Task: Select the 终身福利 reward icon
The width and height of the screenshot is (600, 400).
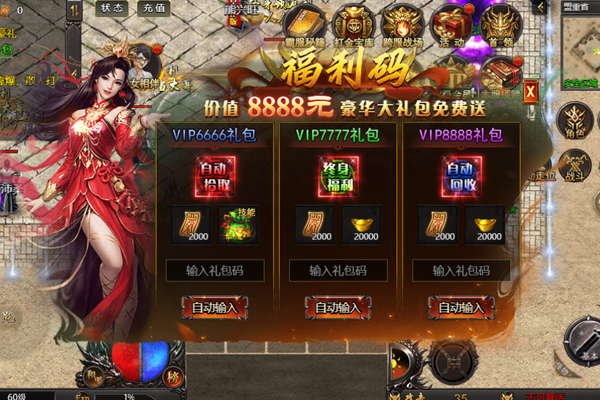Action: coord(338,176)
